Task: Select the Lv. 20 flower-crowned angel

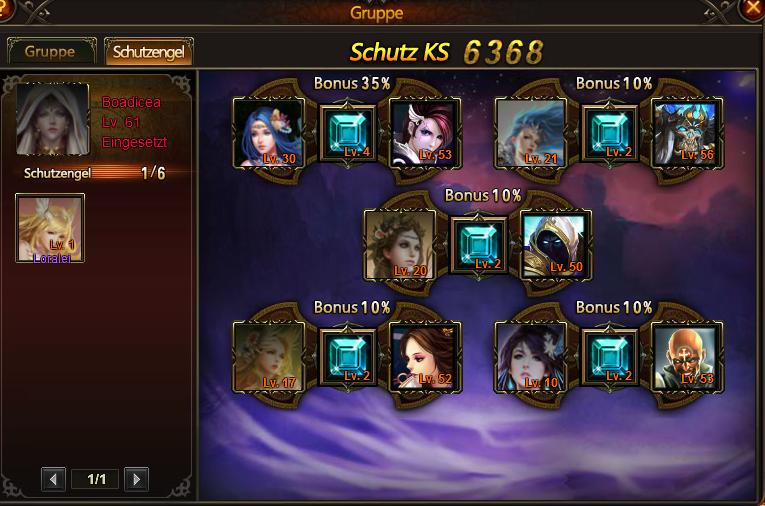Action: 399,245
